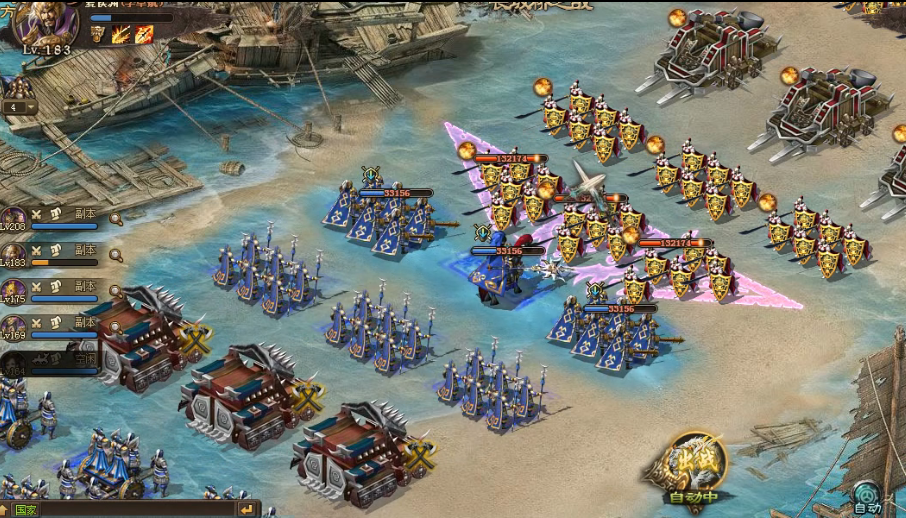View Lv175 general details via magnifier

[x=116, y=291]
